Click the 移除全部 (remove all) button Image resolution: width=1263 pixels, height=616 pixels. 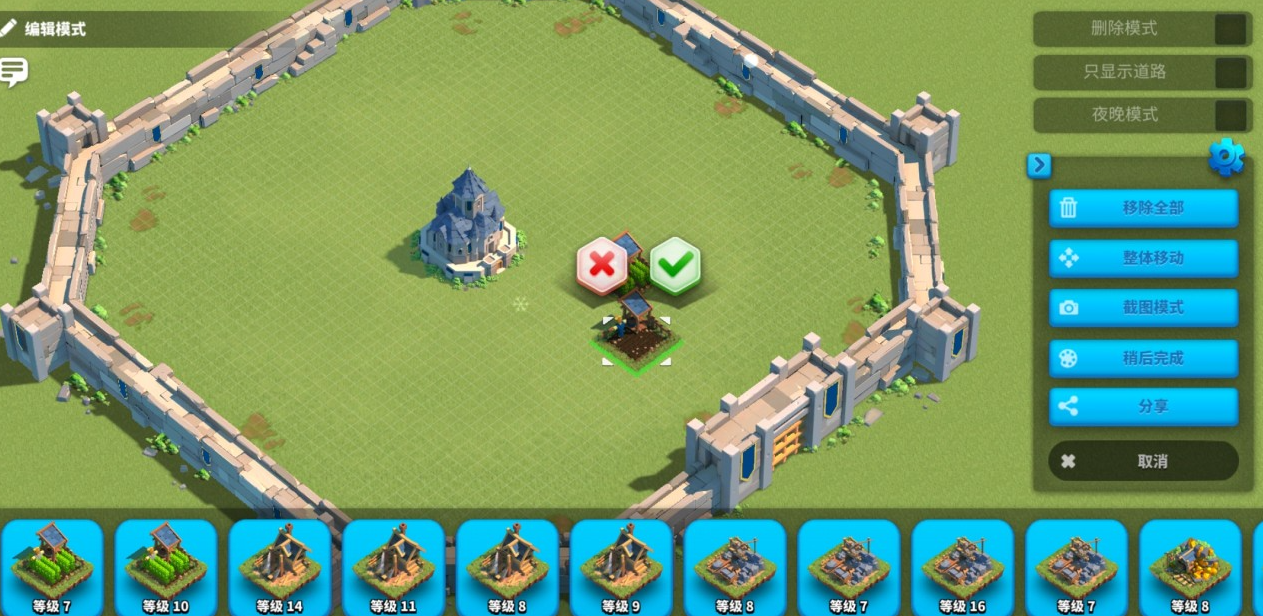(x=1143, y=208)
